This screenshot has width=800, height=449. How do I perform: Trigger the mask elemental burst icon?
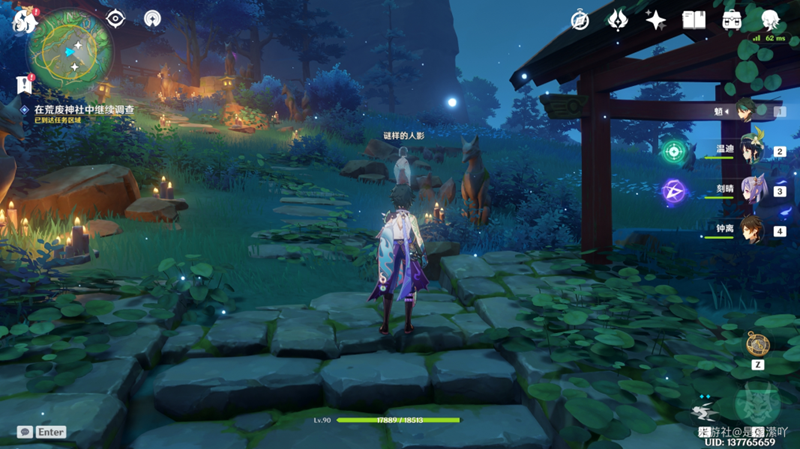point(756,405)
